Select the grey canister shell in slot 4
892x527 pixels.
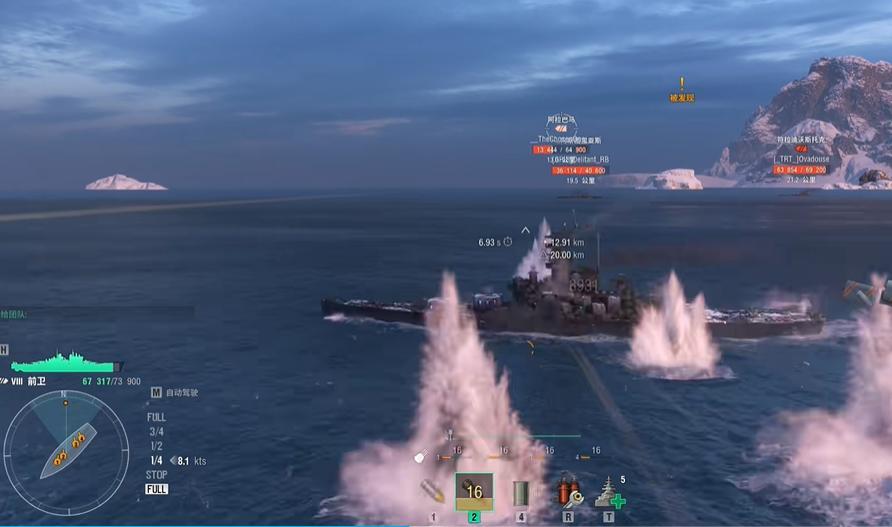(520, 492)
